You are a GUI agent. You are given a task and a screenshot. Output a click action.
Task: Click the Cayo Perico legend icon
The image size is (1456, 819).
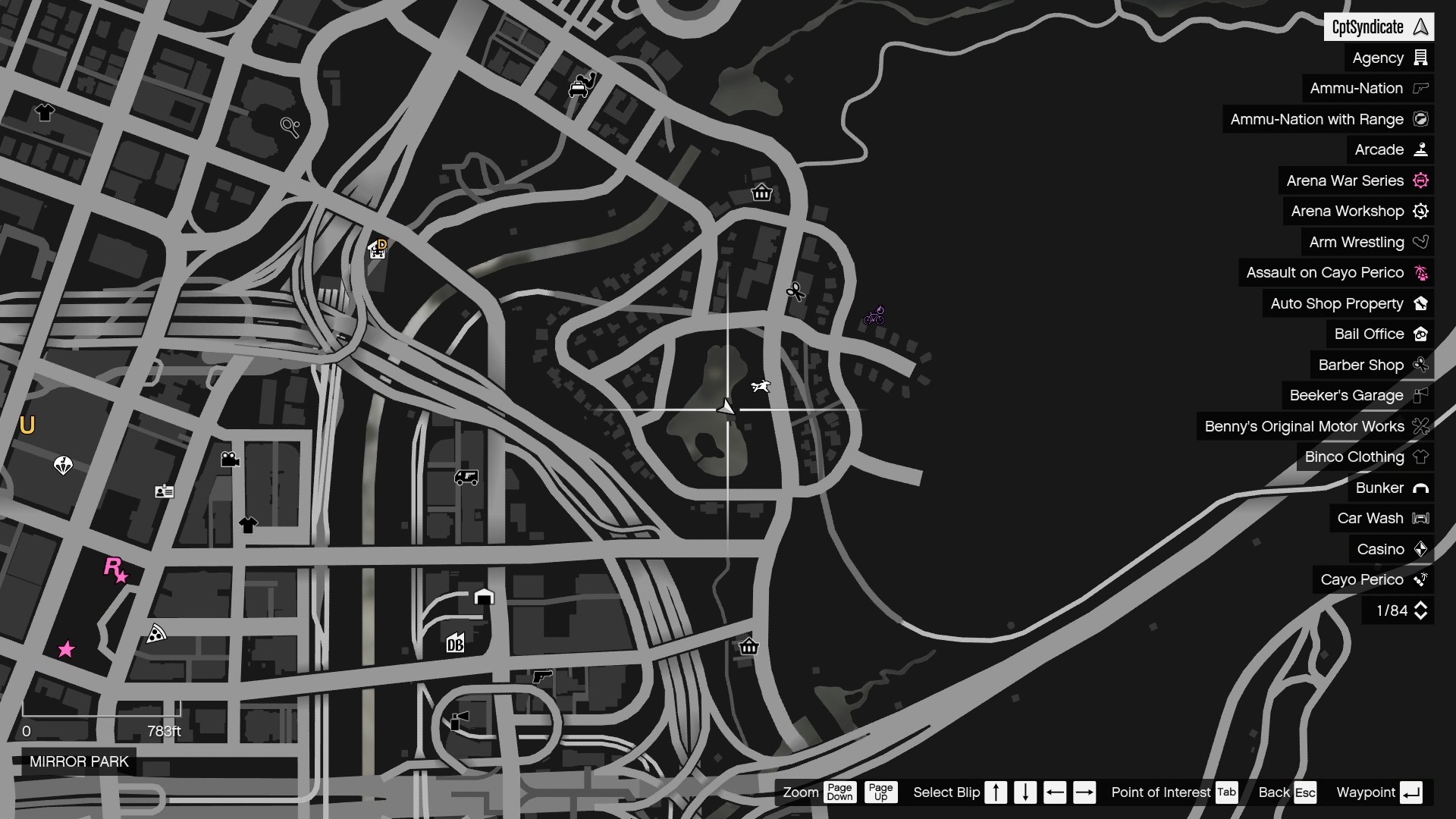(1422, 580)
